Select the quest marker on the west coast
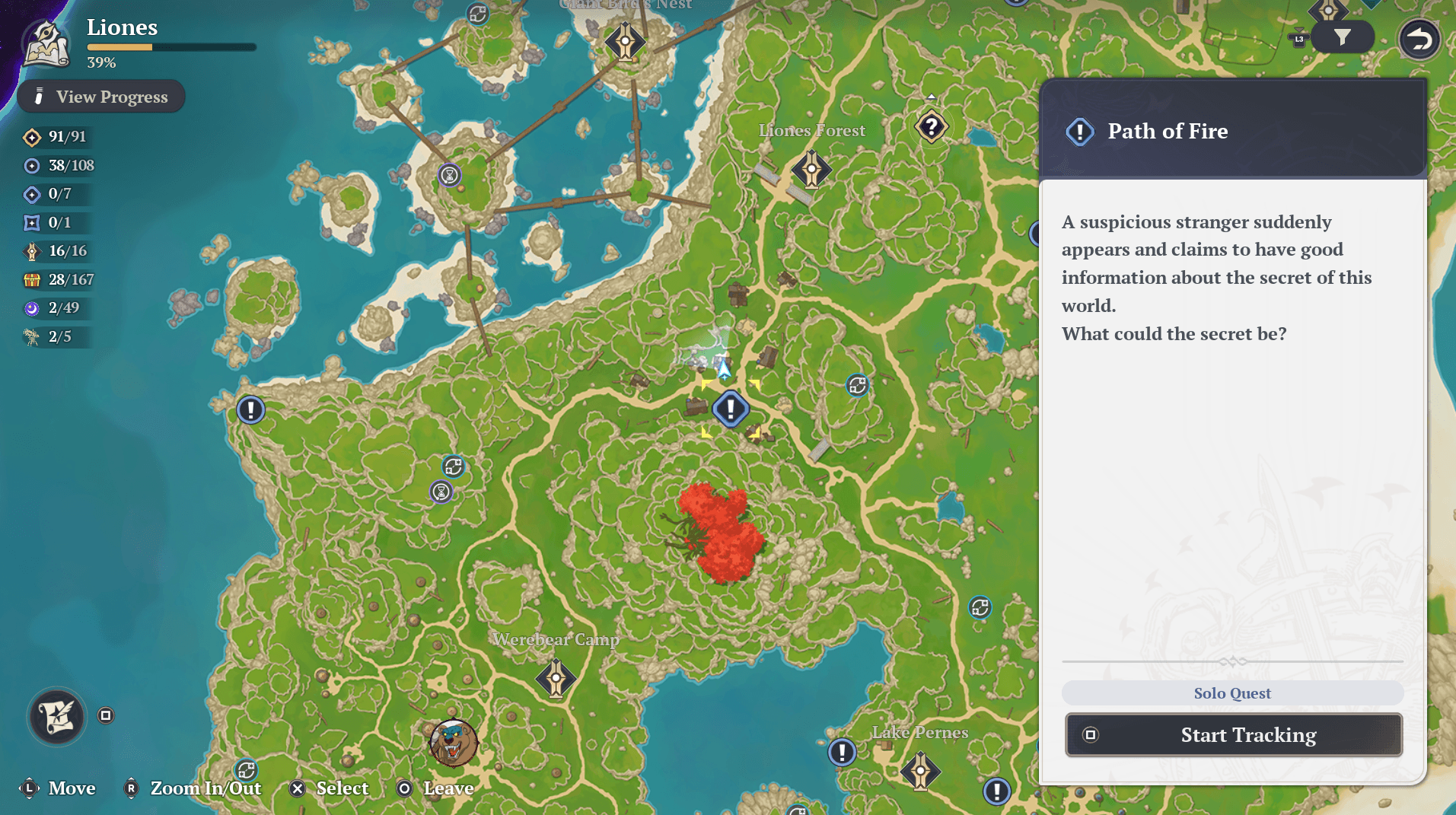This screenshot has height=815, width=1456. [250, 410]
